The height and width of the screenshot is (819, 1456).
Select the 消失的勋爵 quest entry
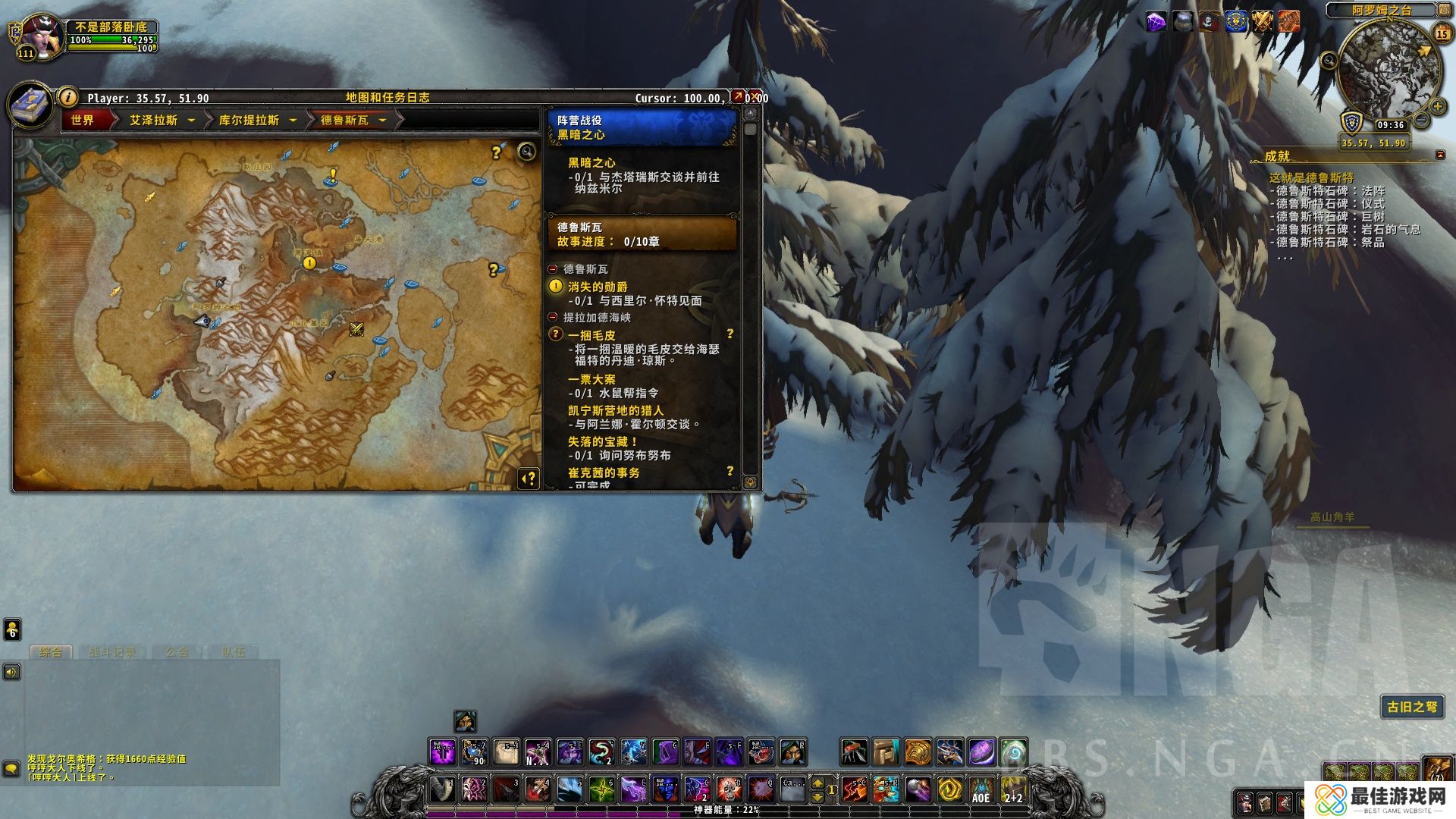coord(598,287)
